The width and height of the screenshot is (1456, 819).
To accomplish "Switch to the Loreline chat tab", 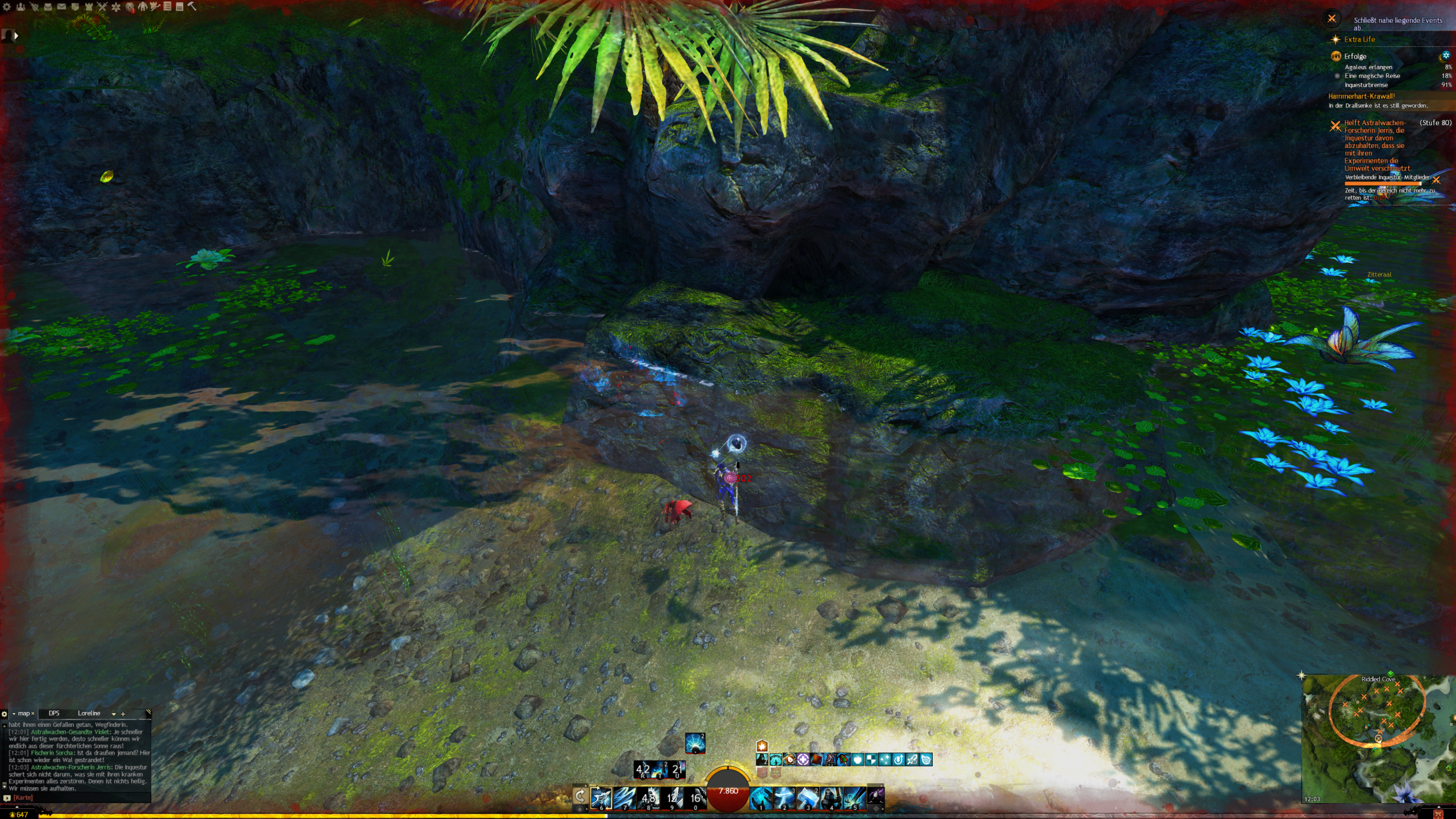I will (x=89, y=713).
